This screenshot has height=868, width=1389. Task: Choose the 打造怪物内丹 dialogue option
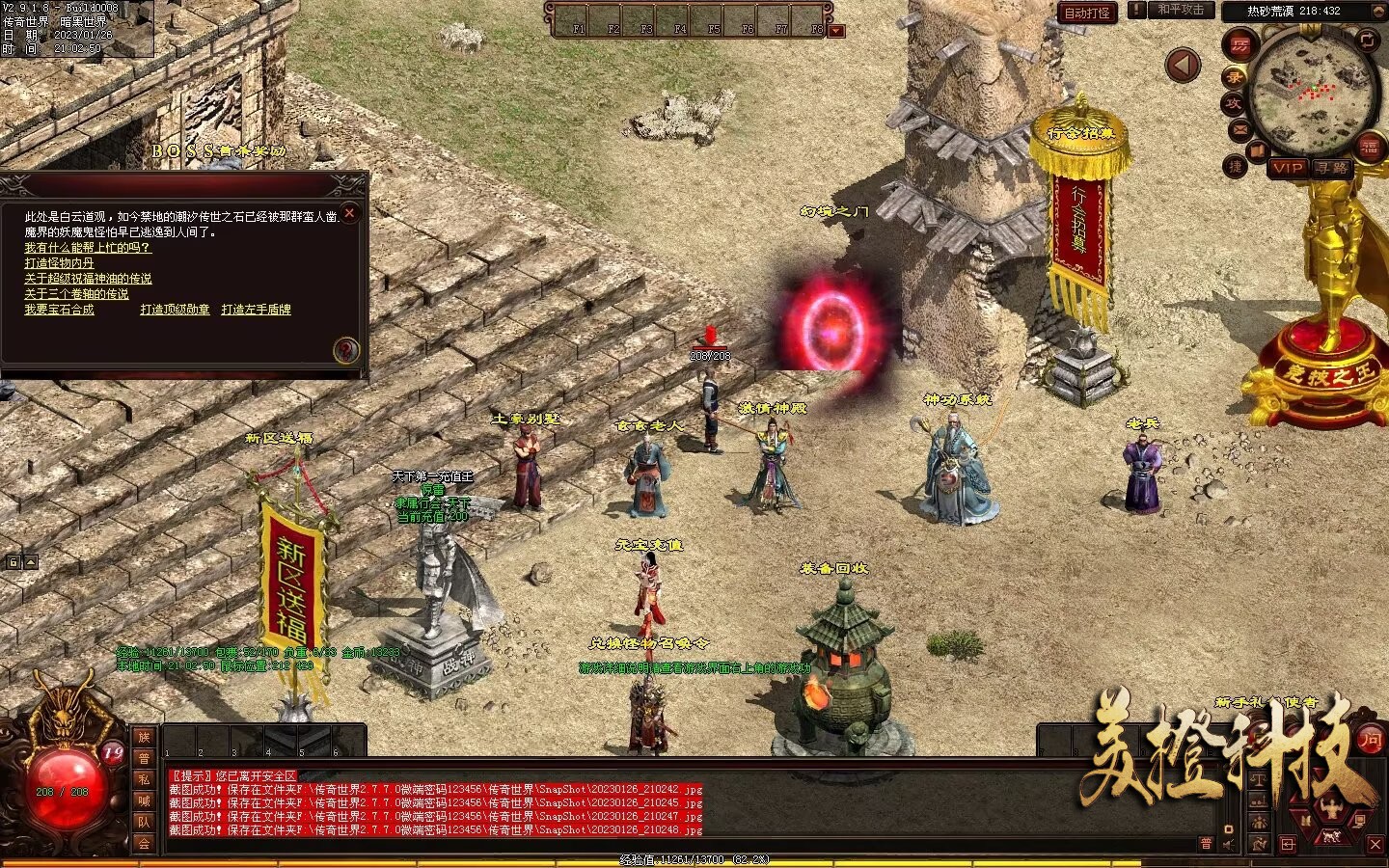click(60, 263)
